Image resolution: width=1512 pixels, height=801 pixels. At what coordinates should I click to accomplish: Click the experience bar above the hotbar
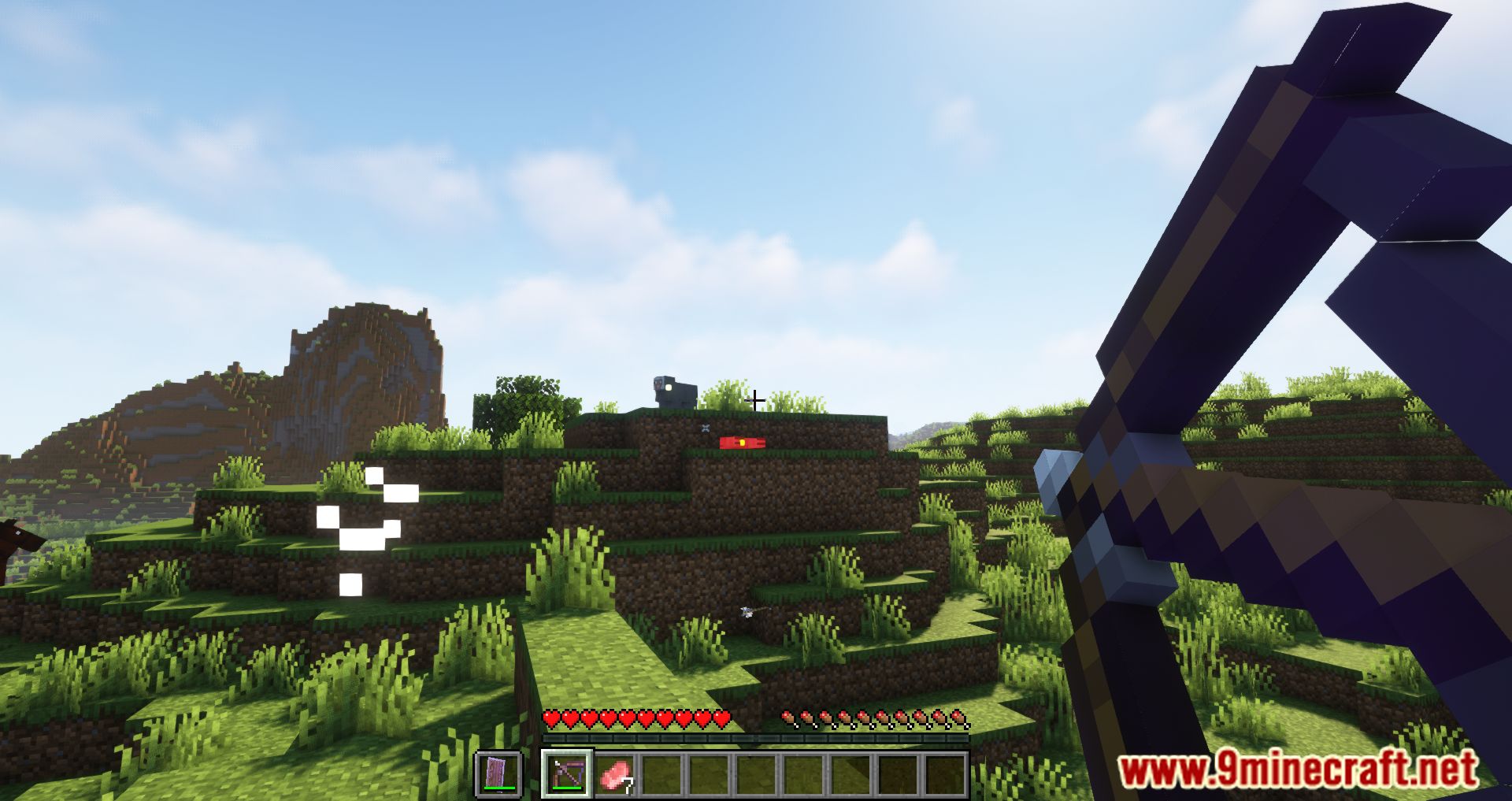pos(756,737)
